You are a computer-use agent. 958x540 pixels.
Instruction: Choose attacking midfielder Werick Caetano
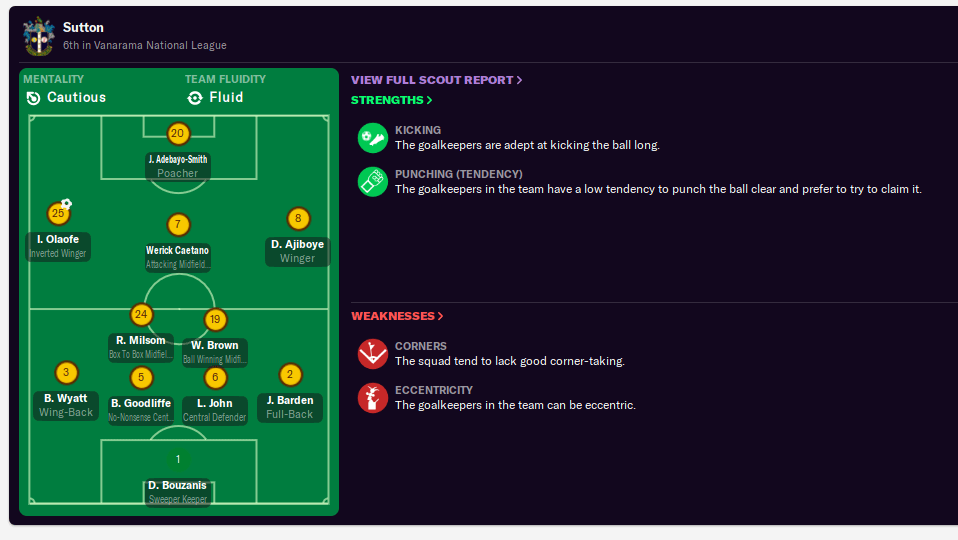pos(178,251)
